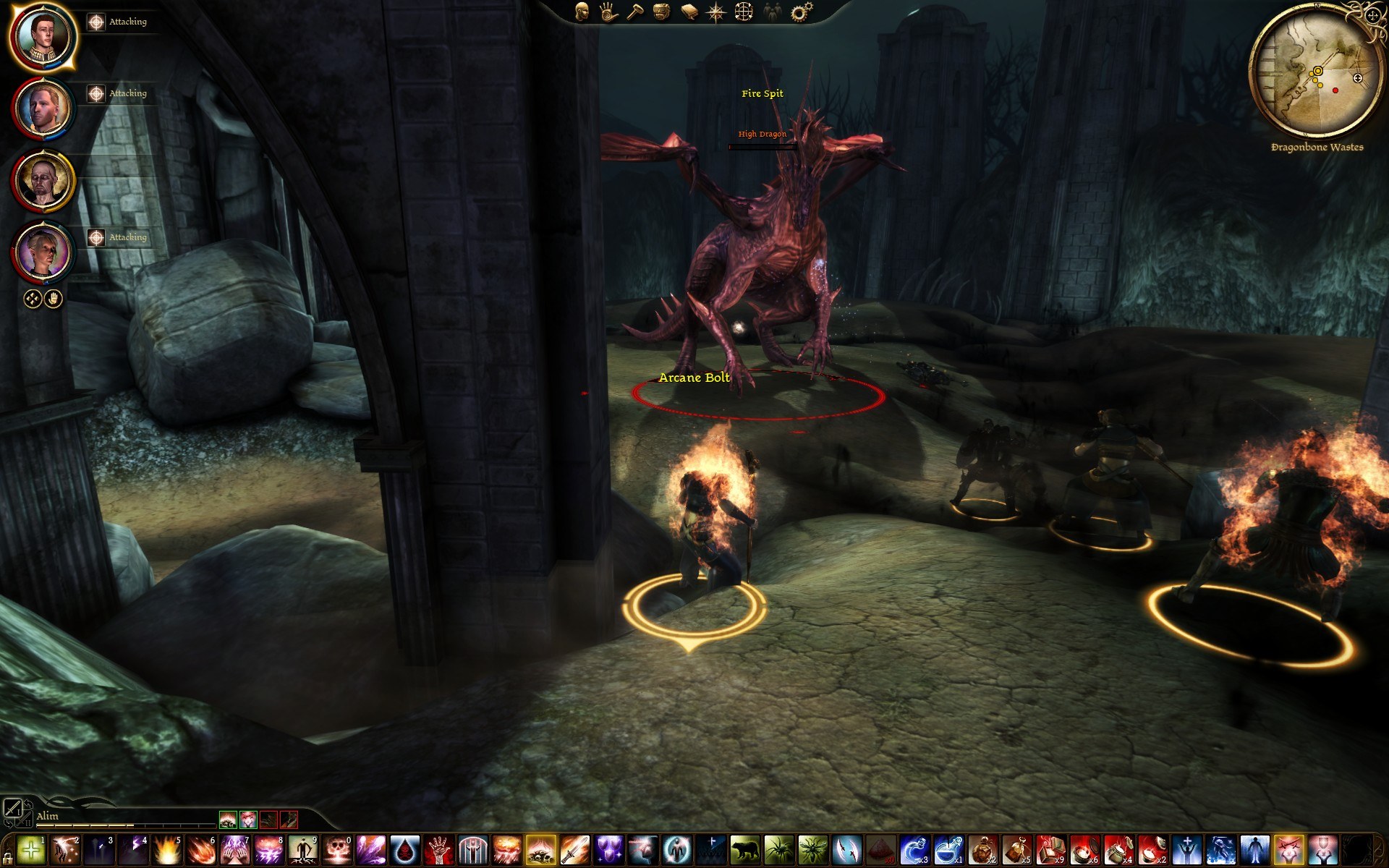Open the character record head icon

click(582, 12)
